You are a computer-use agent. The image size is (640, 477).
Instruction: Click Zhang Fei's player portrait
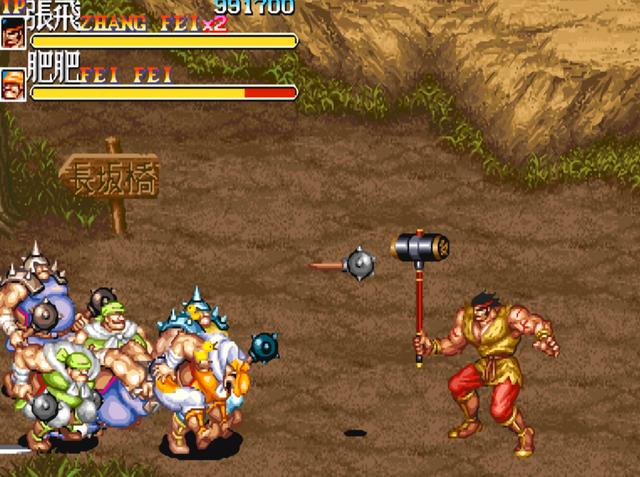click(14, 35)
